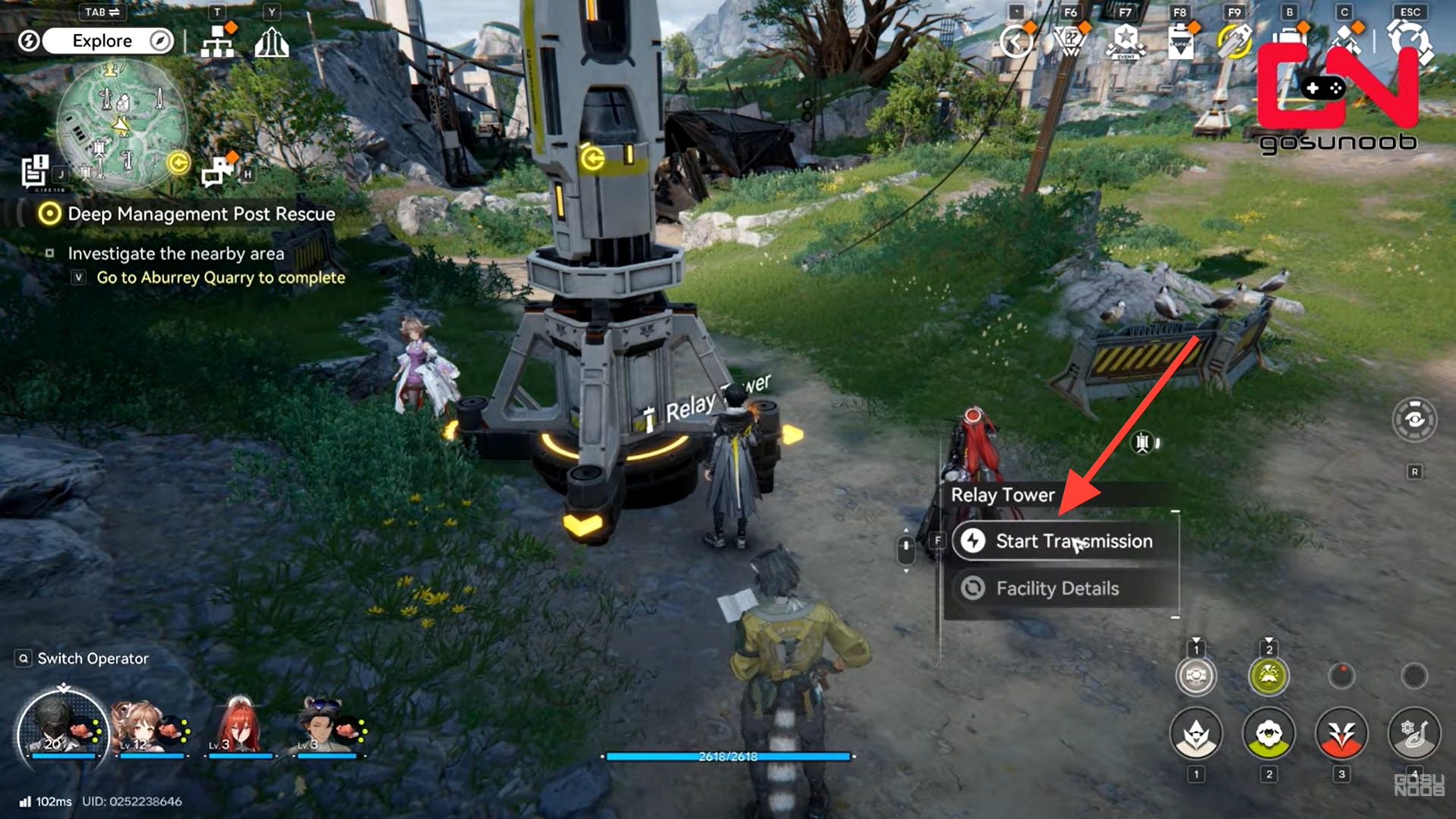Open the main menu ring icon

[x=1409, y=41]
